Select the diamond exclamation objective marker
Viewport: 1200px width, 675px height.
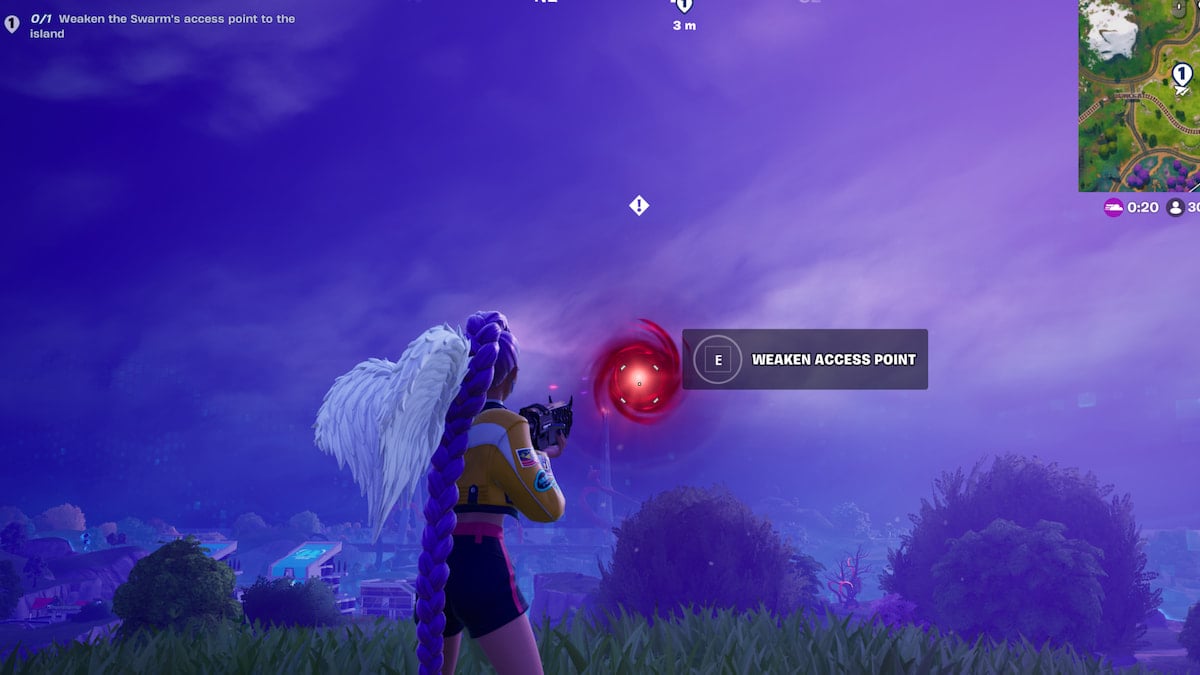639,206
